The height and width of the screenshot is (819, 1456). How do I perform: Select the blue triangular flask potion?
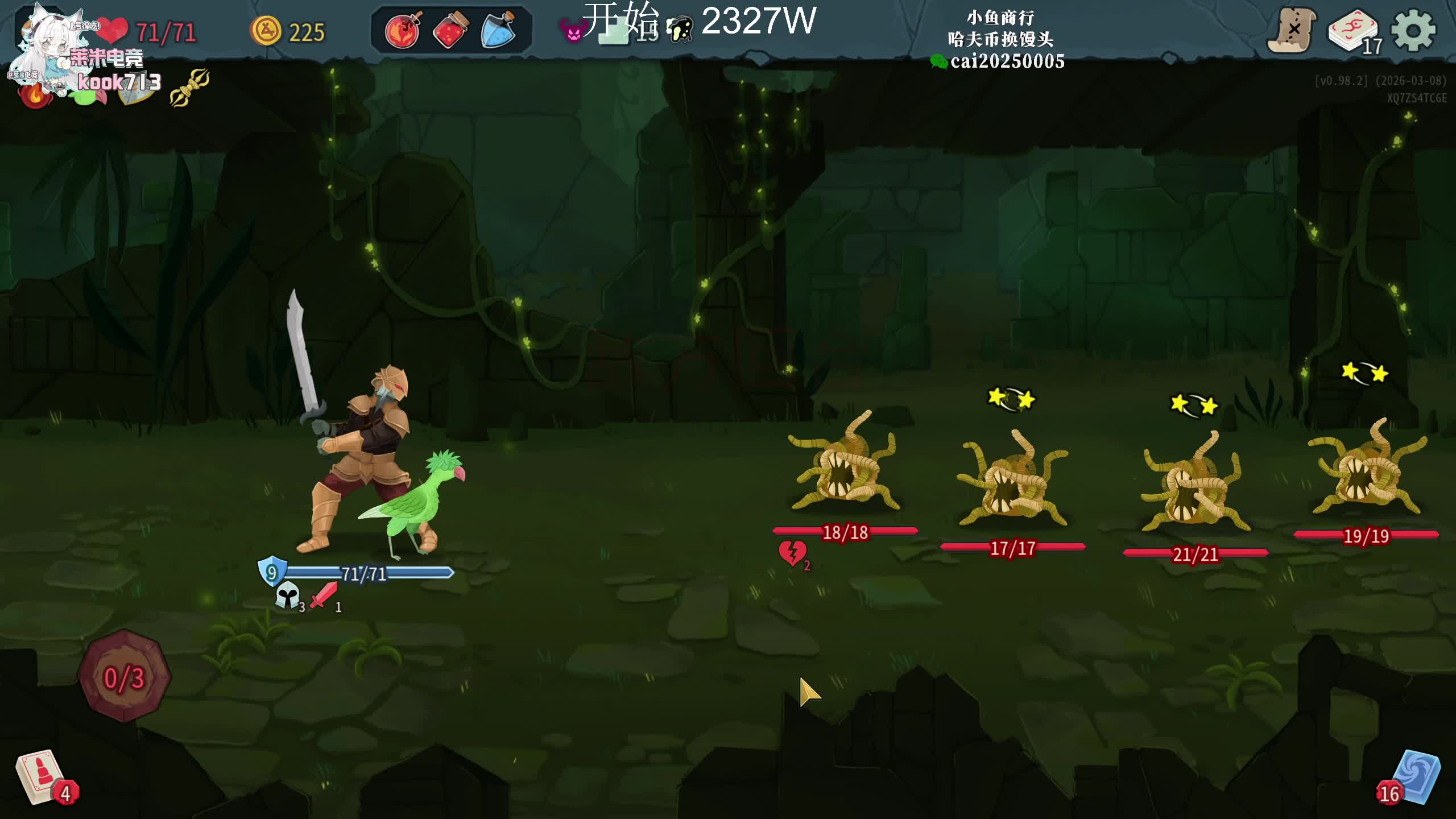pos(498,31)
